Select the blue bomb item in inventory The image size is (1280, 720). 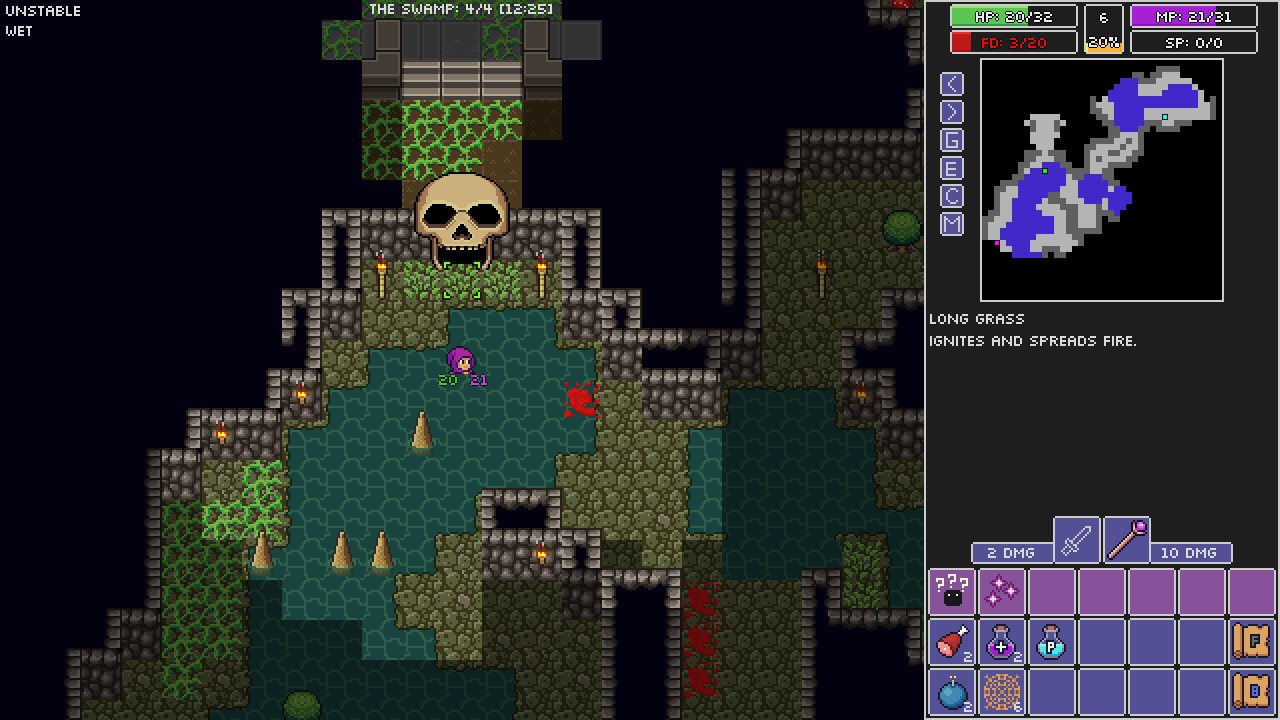point(951,692)
